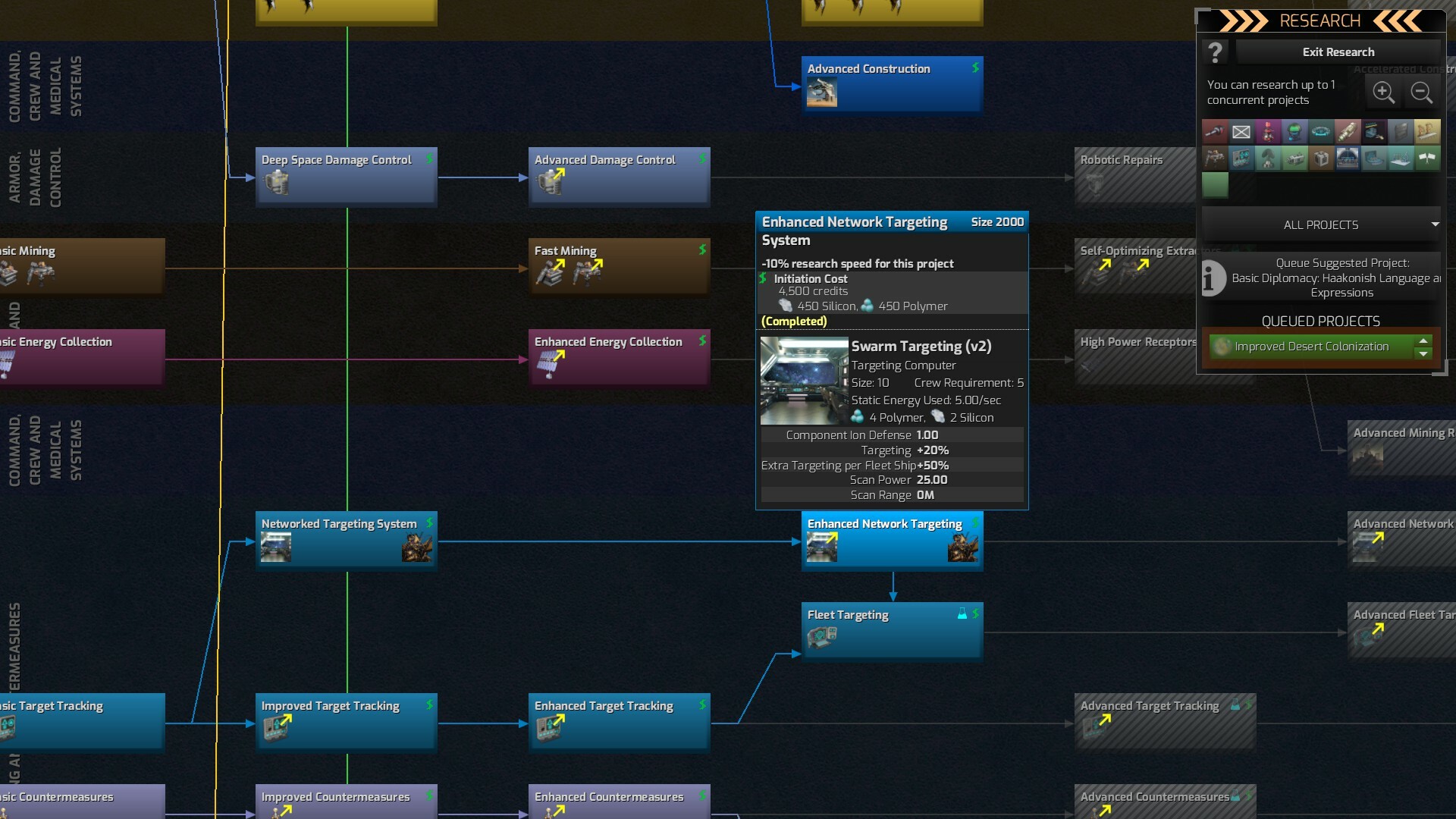The width and height of the screenshot is (1456, 819).
Task: Click the Swarm Targeting (v2) preview image
Action: coord(804,380)
